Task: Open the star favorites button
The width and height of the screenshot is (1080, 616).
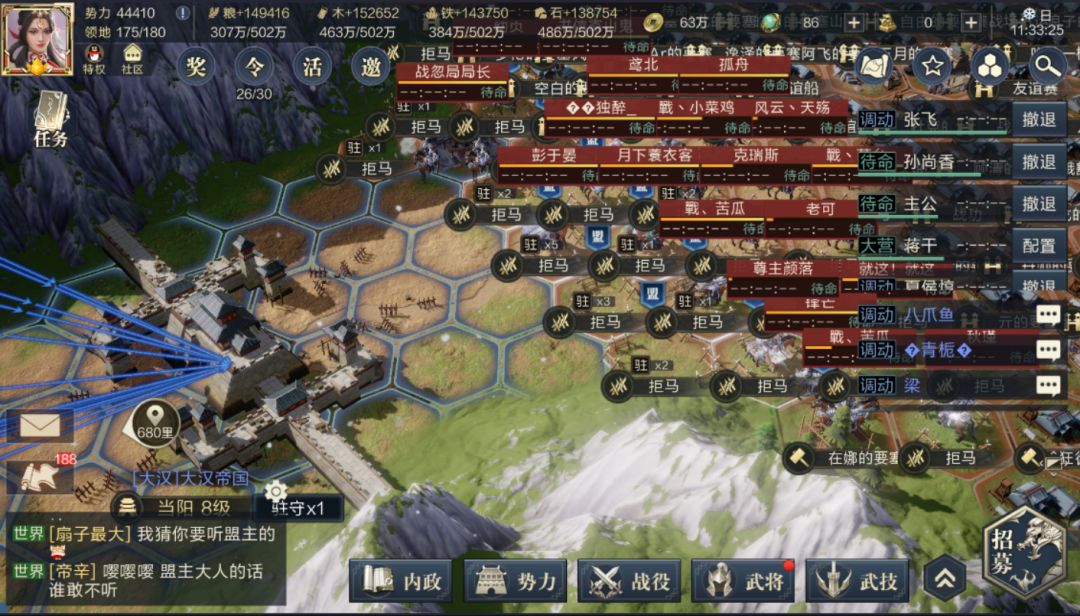Action: click(932, 67)
